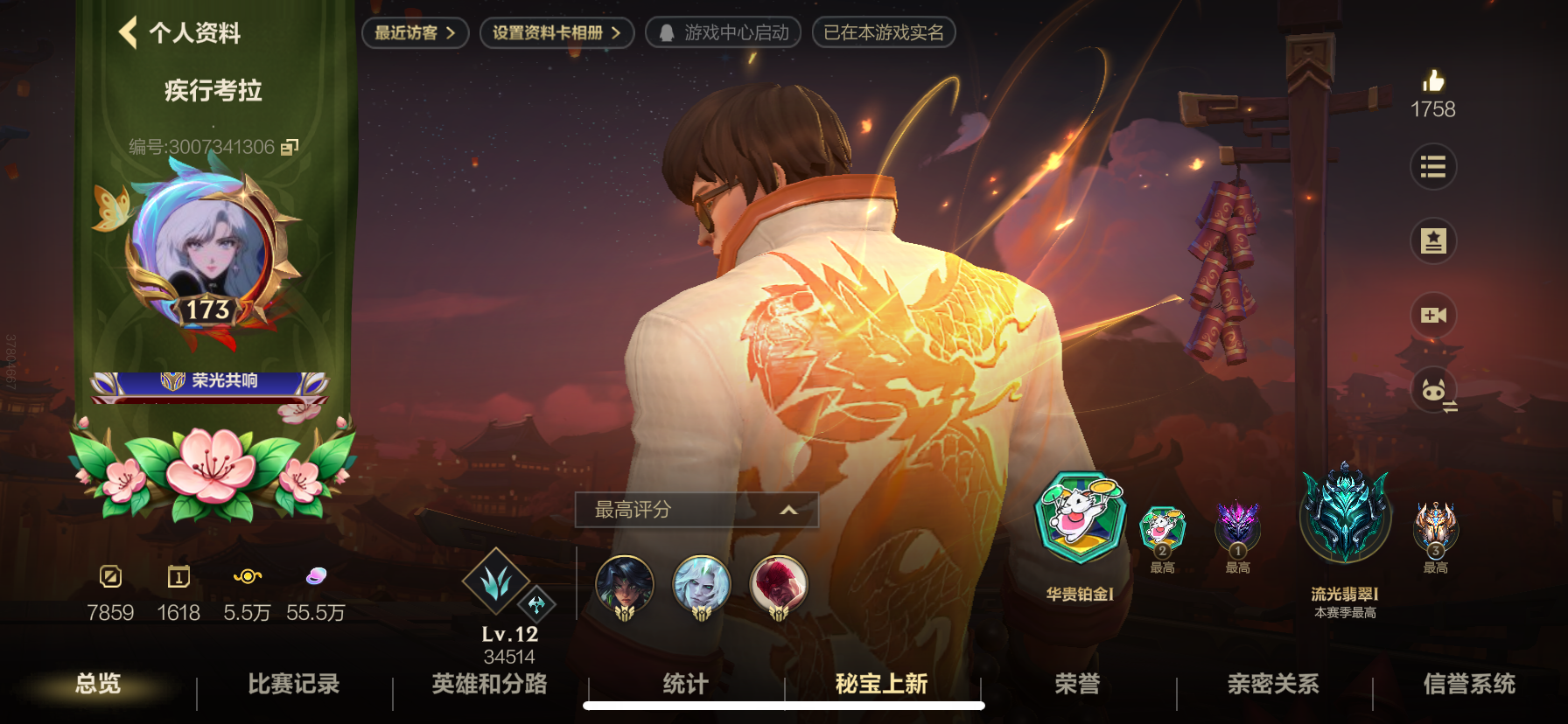Click the copy icon next to 编号:3007341306
Screen dimensions: 1568x724
coord(290,149)
